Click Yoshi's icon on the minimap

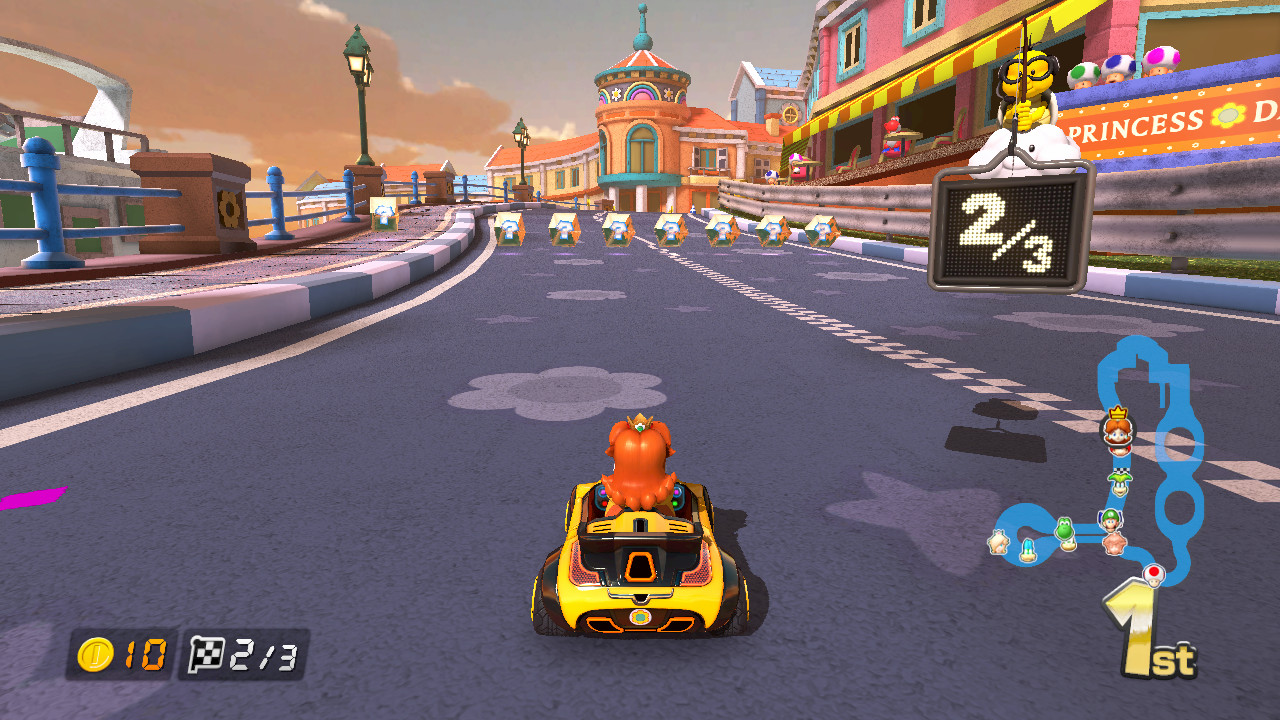coord(1065,528)
